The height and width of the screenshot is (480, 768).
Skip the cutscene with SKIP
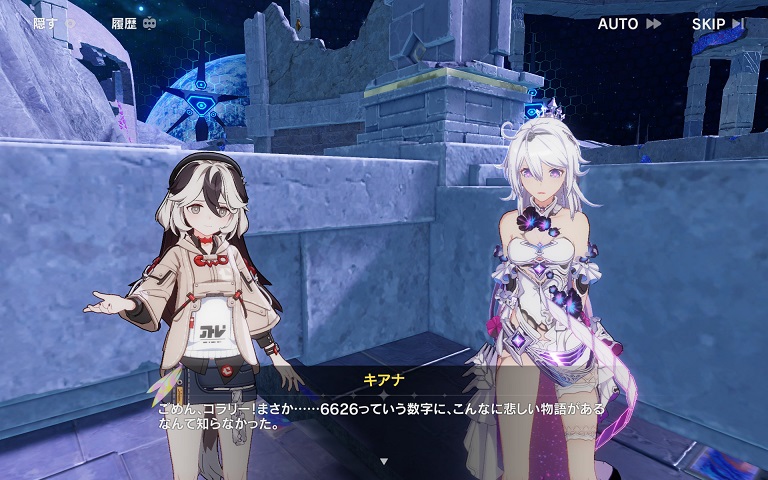(x=717, y=23)
